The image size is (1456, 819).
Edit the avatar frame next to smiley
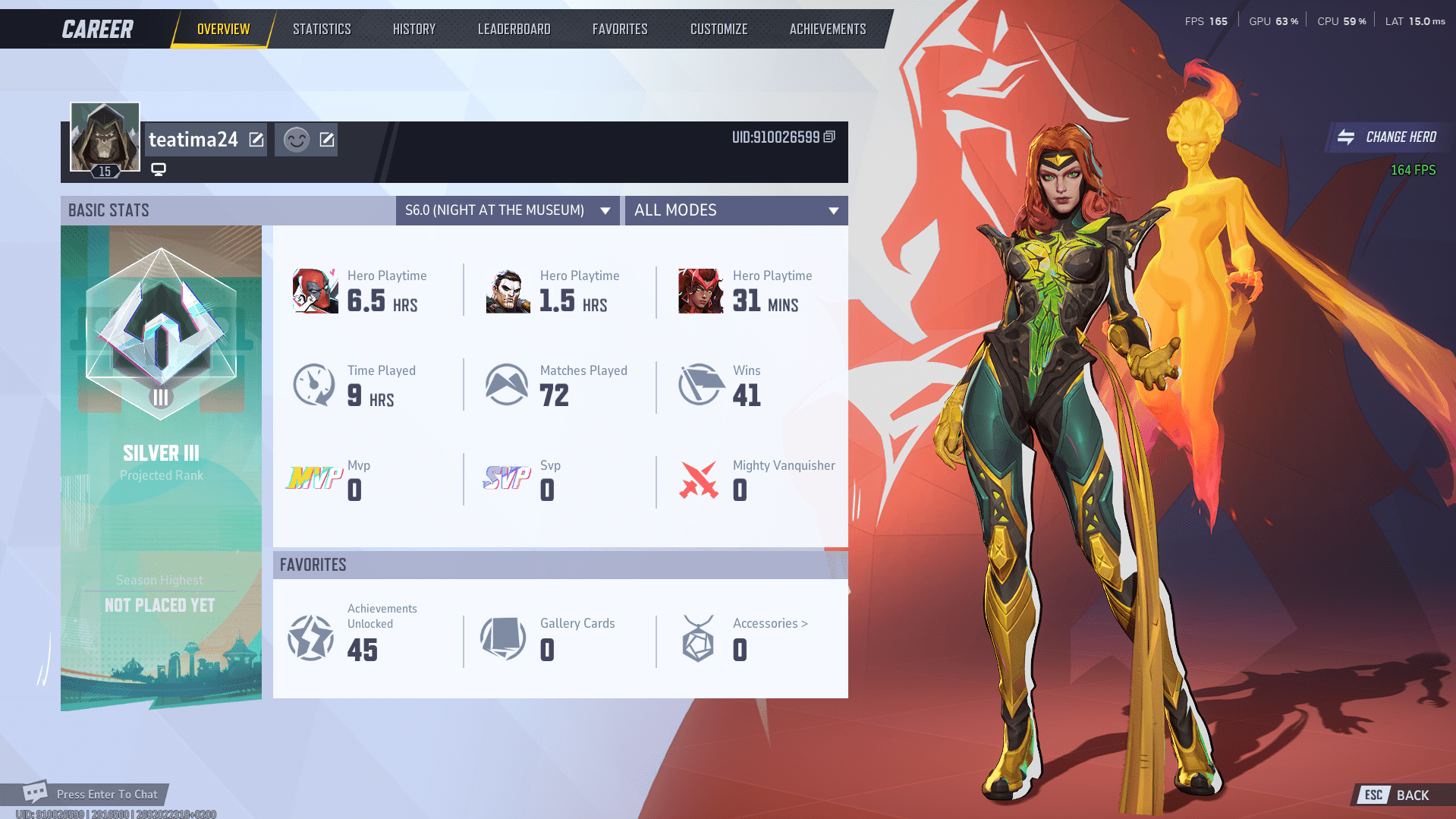pyautogui.click(x=325, y=139)
